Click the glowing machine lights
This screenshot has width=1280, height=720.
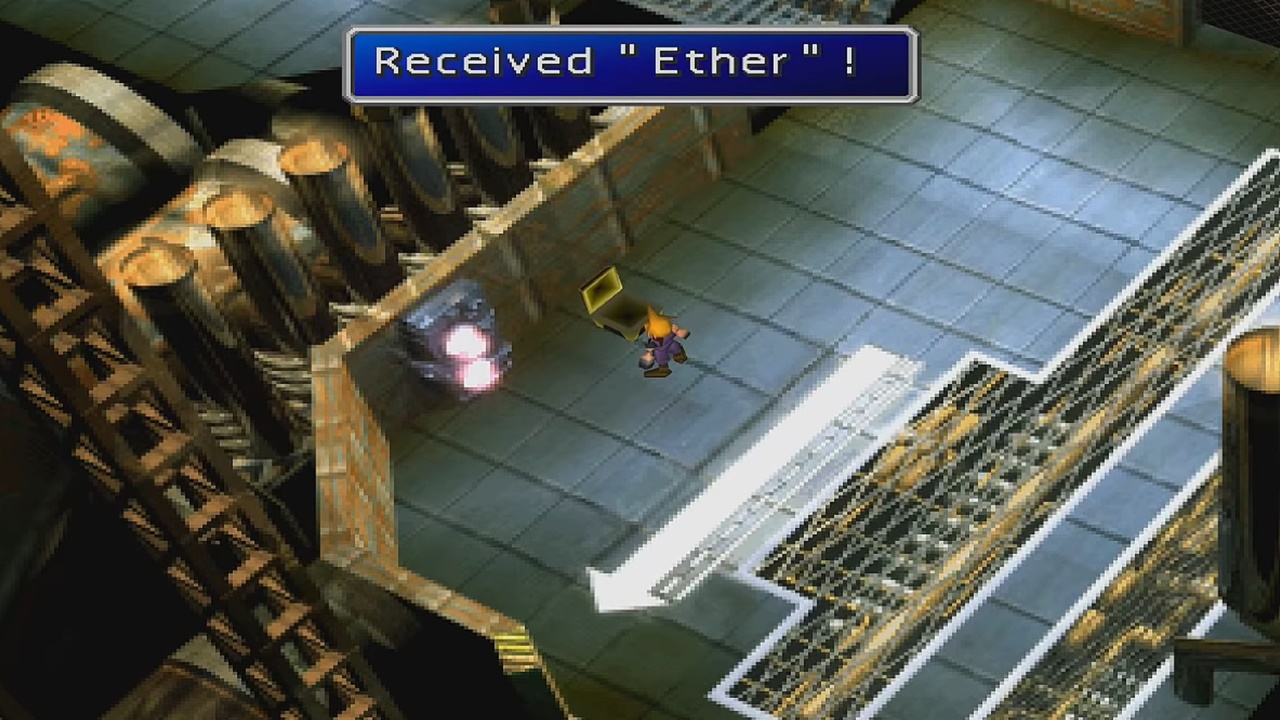[465, 355]
